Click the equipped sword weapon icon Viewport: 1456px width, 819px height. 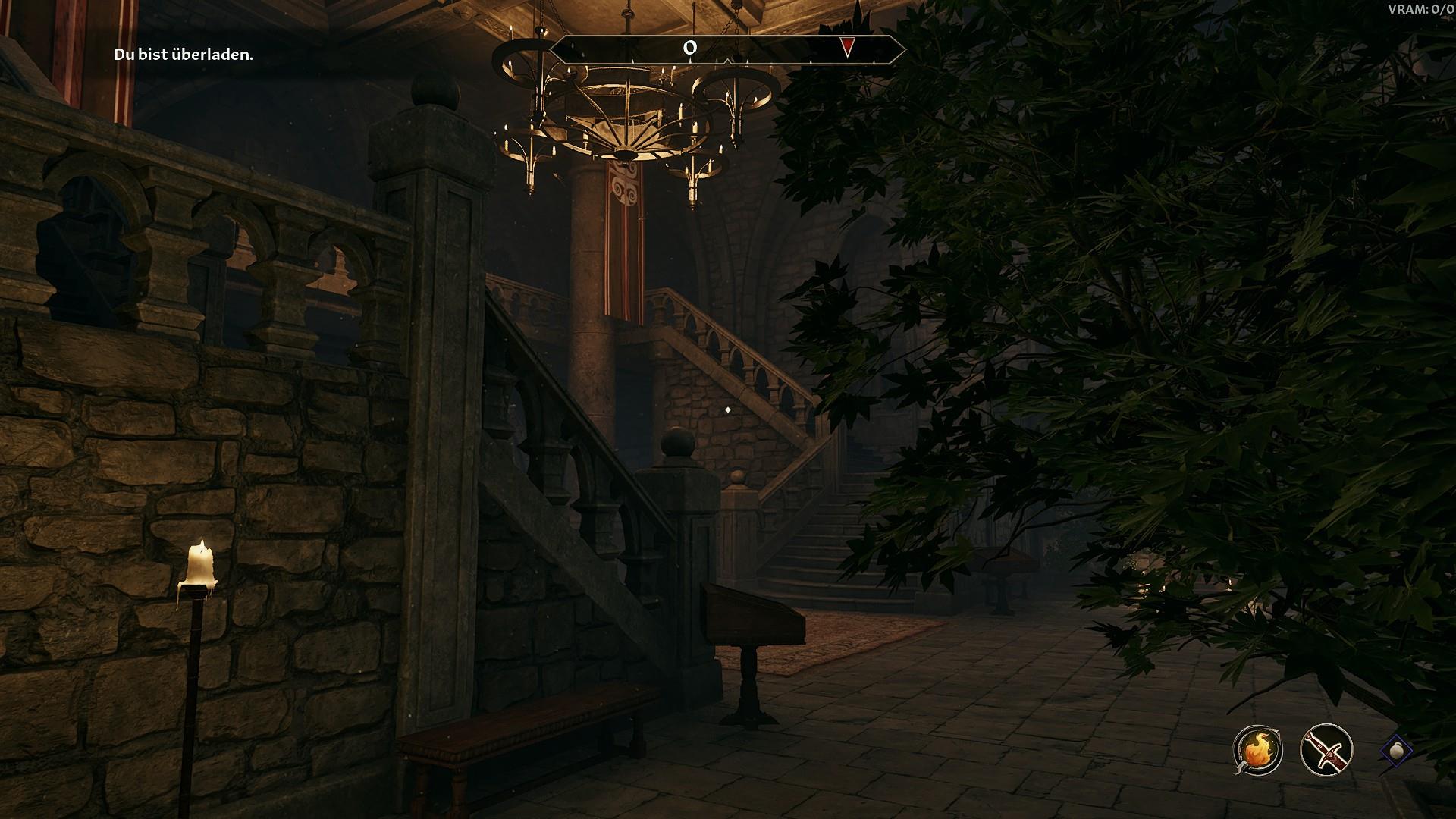pos(1326,751)
